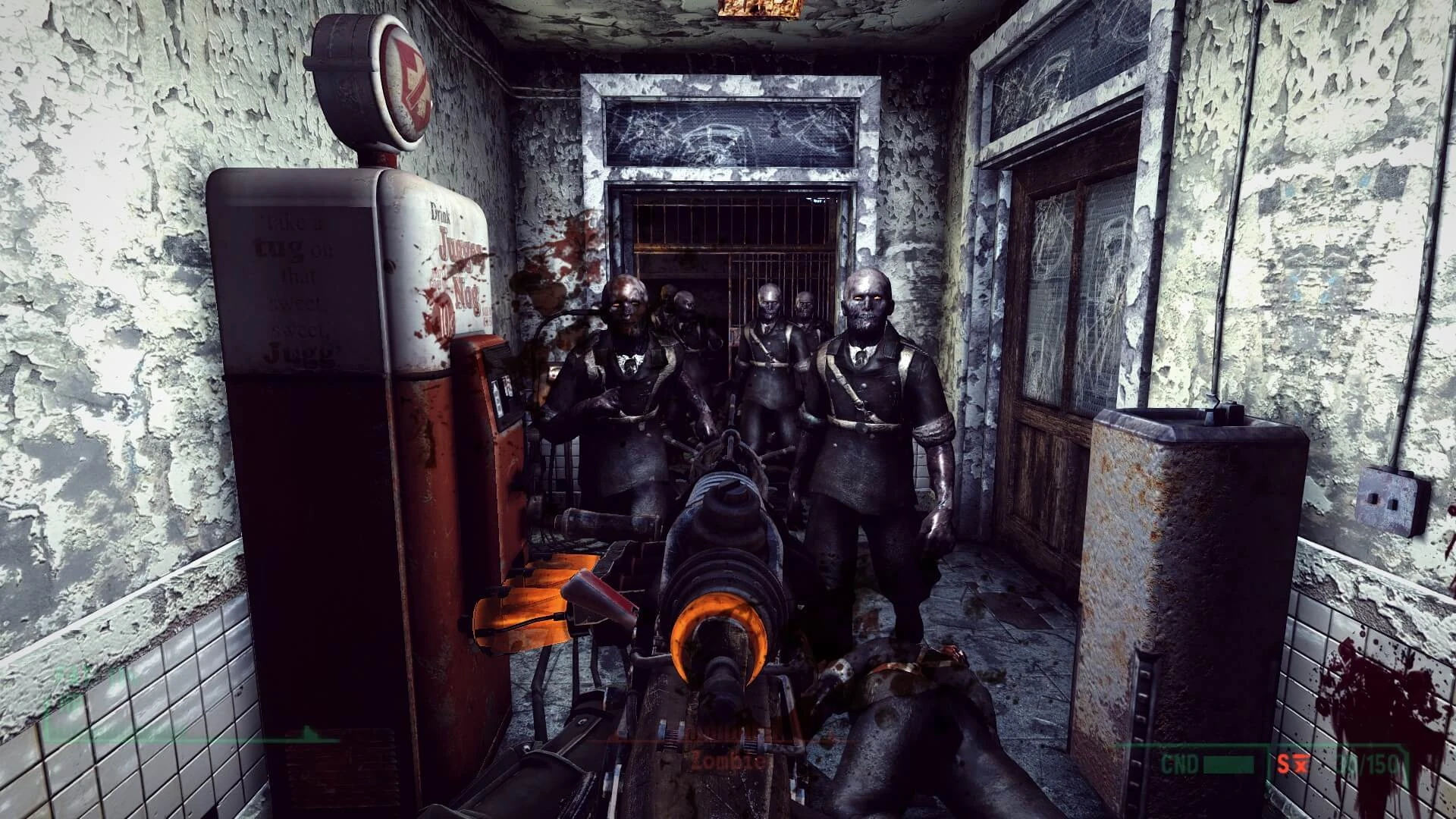Screen dimensions: 1456x819
Task: Click the rusty water heater on the right
Action: point(1183,569)
